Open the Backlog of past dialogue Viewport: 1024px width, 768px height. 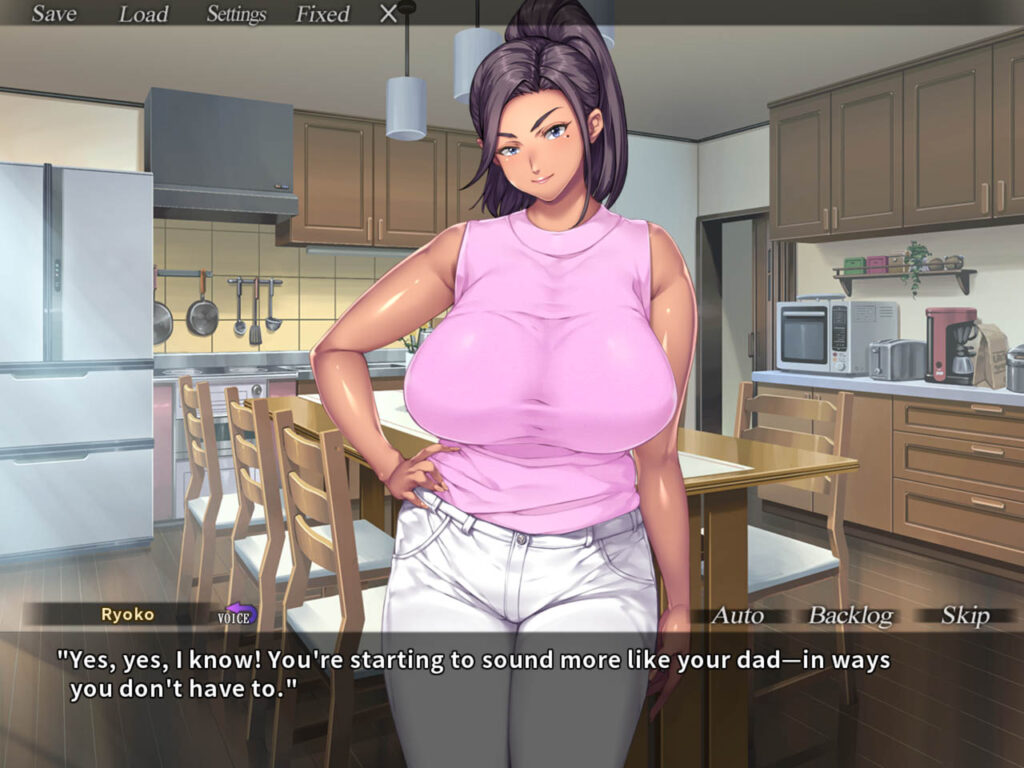click(x=850, y=615)
